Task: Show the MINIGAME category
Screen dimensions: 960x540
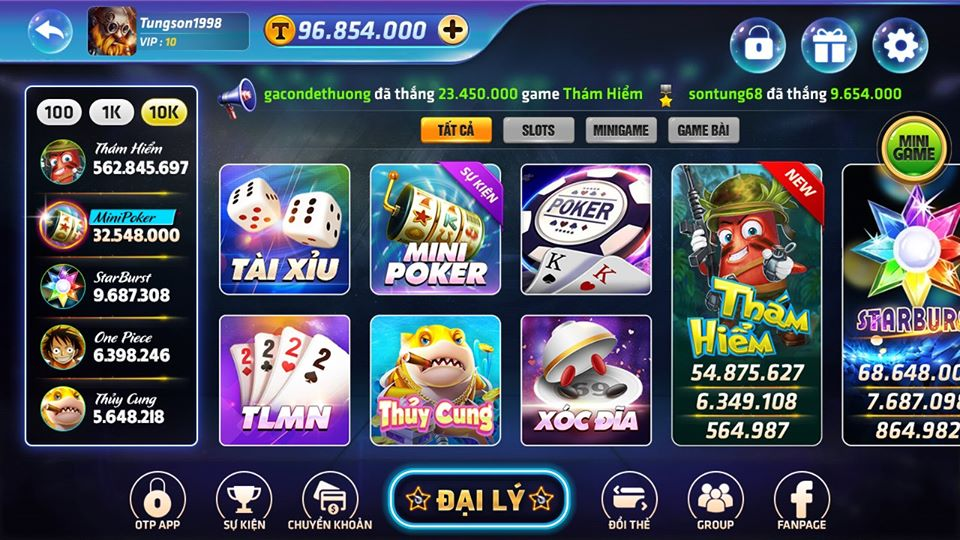Action: pos(621,130)
